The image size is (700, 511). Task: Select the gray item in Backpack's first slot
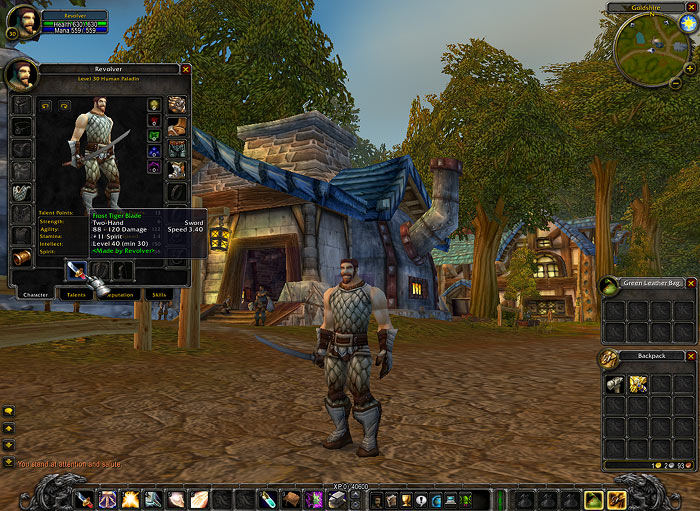pyautogui.click(x=614, y=383)
